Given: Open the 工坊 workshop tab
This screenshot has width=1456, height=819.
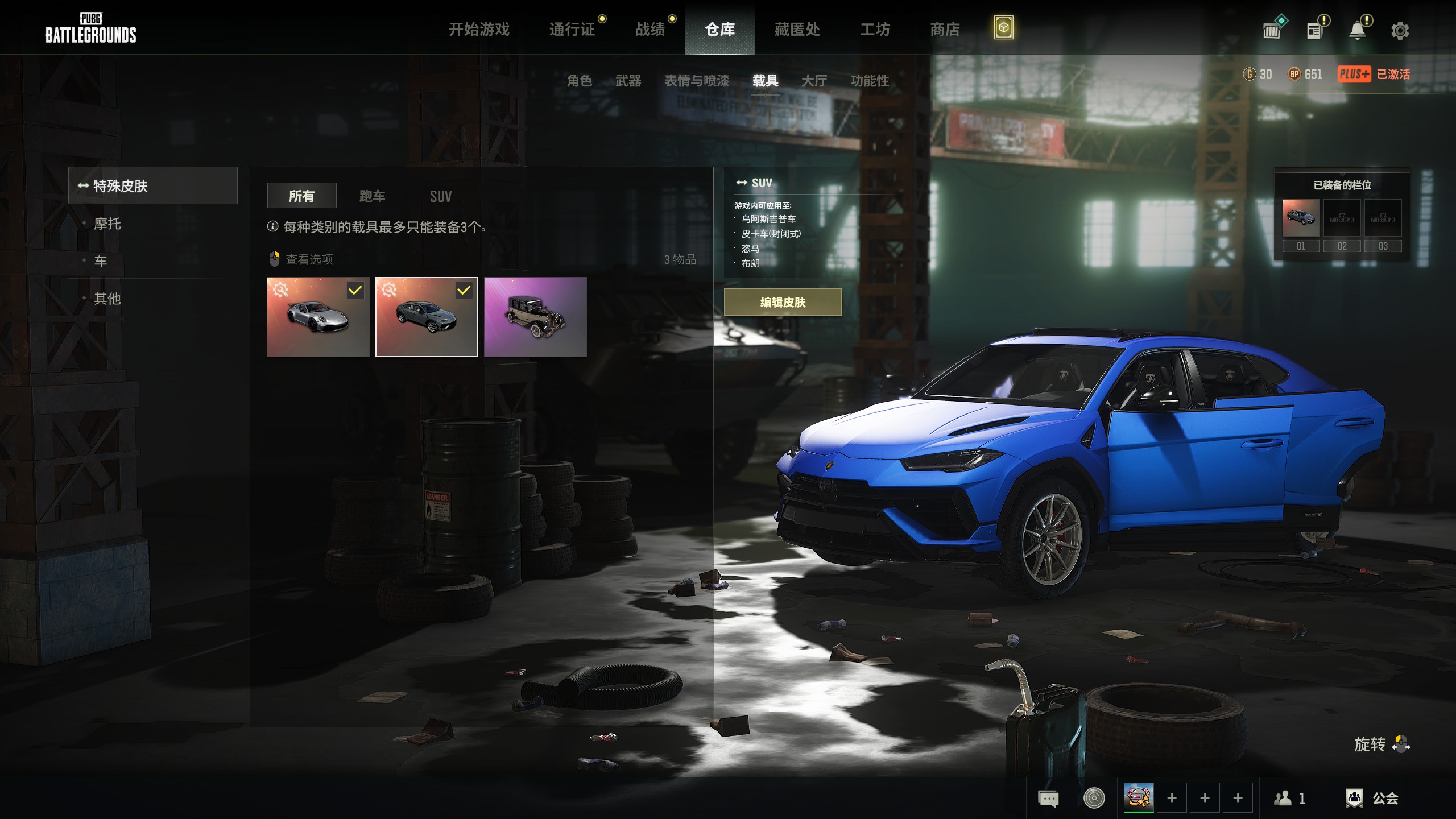Looking at the screenshot, I should 875,29.
